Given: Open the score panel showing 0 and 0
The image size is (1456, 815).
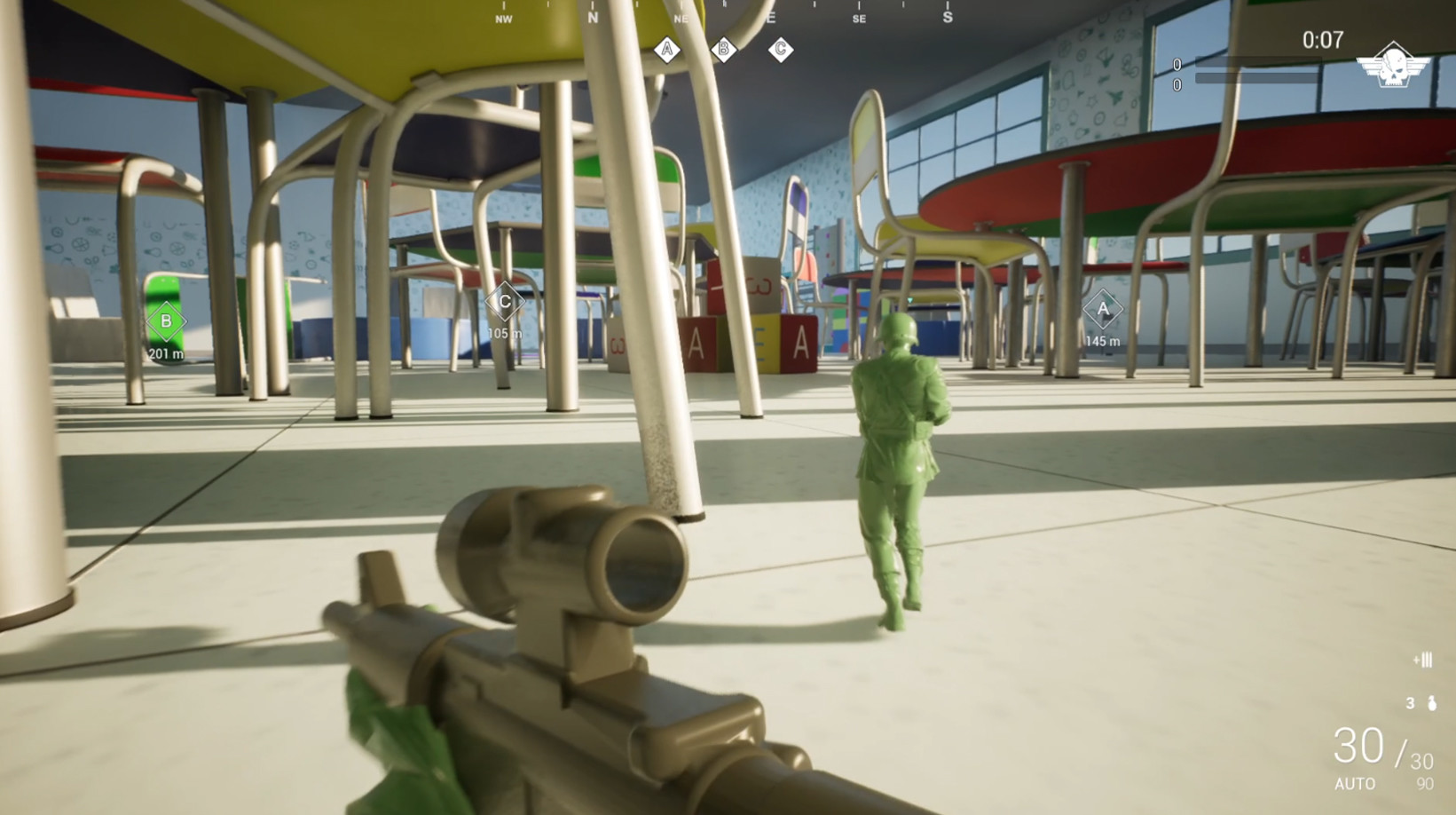Looking at the screenshot, I should coord(1179,73).
